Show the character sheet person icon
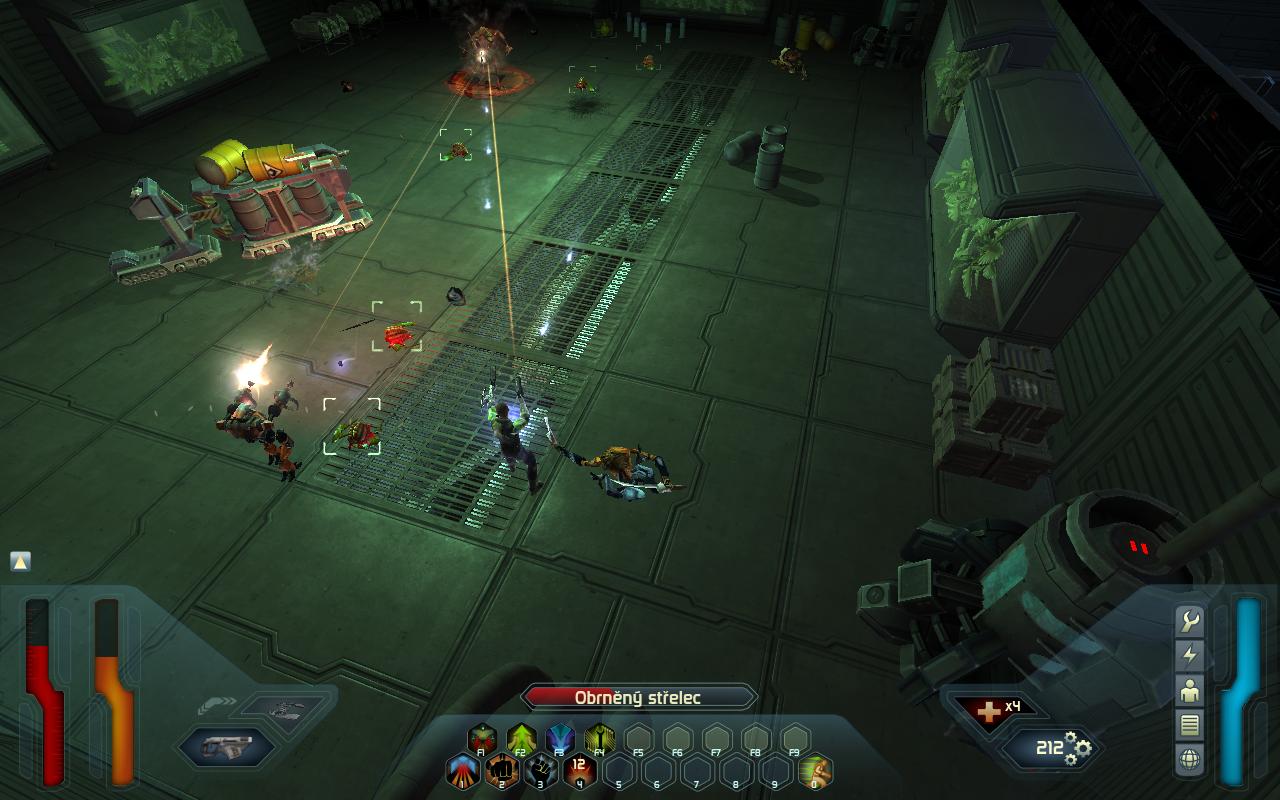Screen dimensions: 1280x800 tap(1190, 690)
